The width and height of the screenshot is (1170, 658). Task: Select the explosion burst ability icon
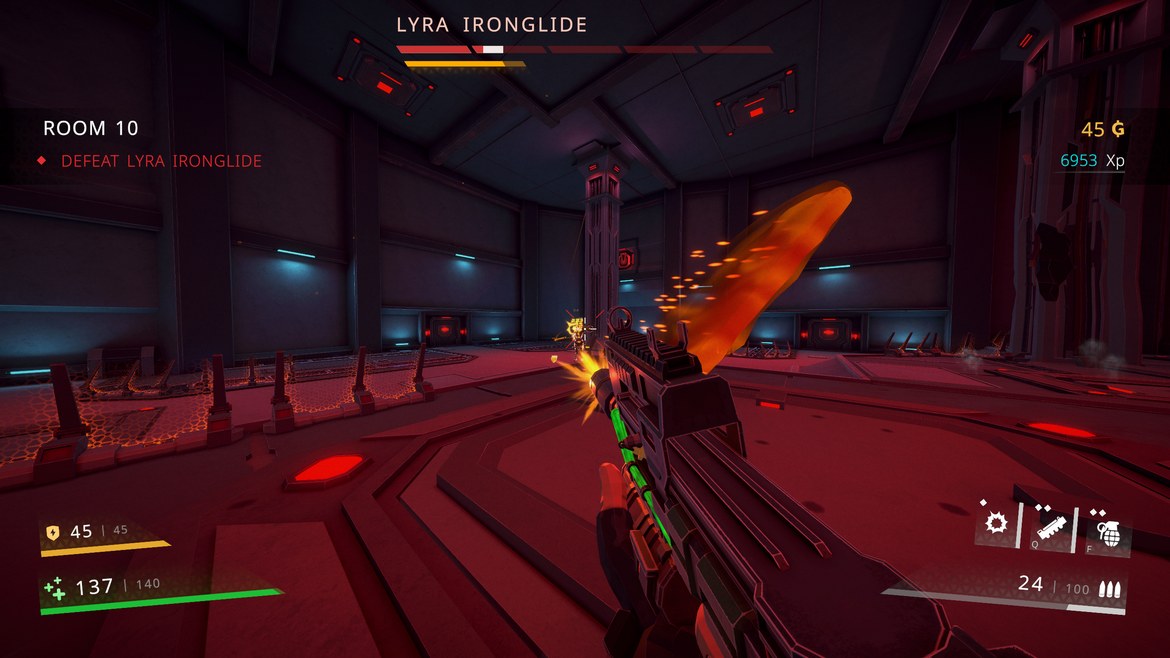[x=996, y=524]
